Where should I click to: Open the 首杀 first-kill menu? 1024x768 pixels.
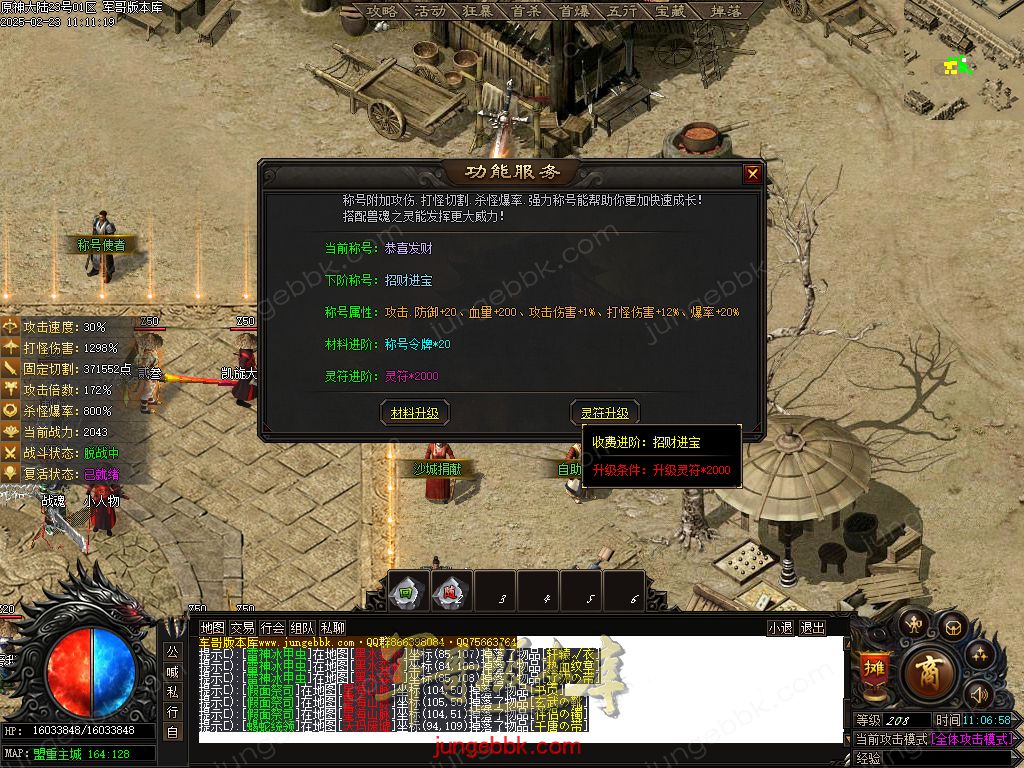[525, 11]
